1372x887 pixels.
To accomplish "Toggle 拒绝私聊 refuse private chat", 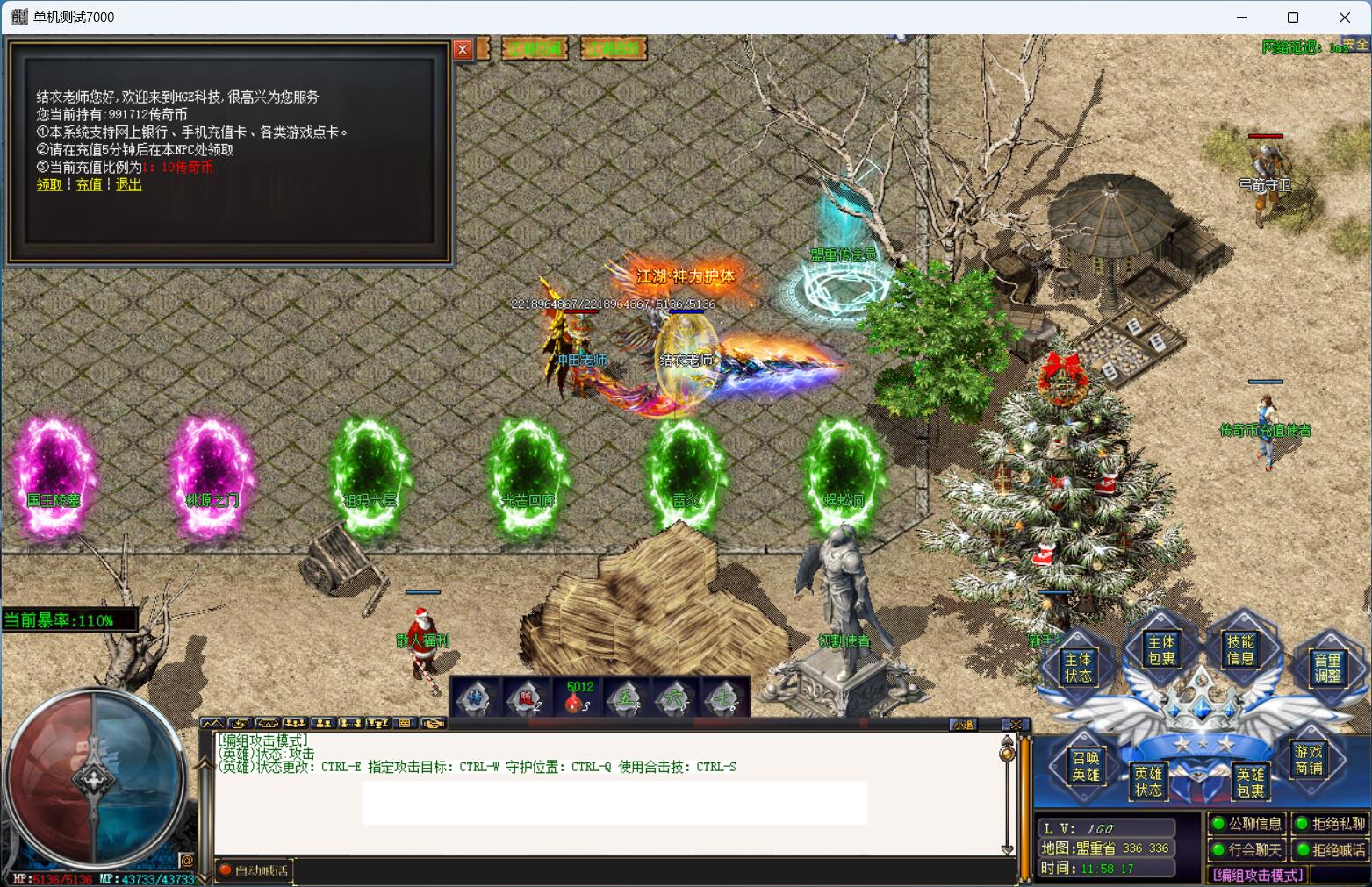I will click(1331, 824).
